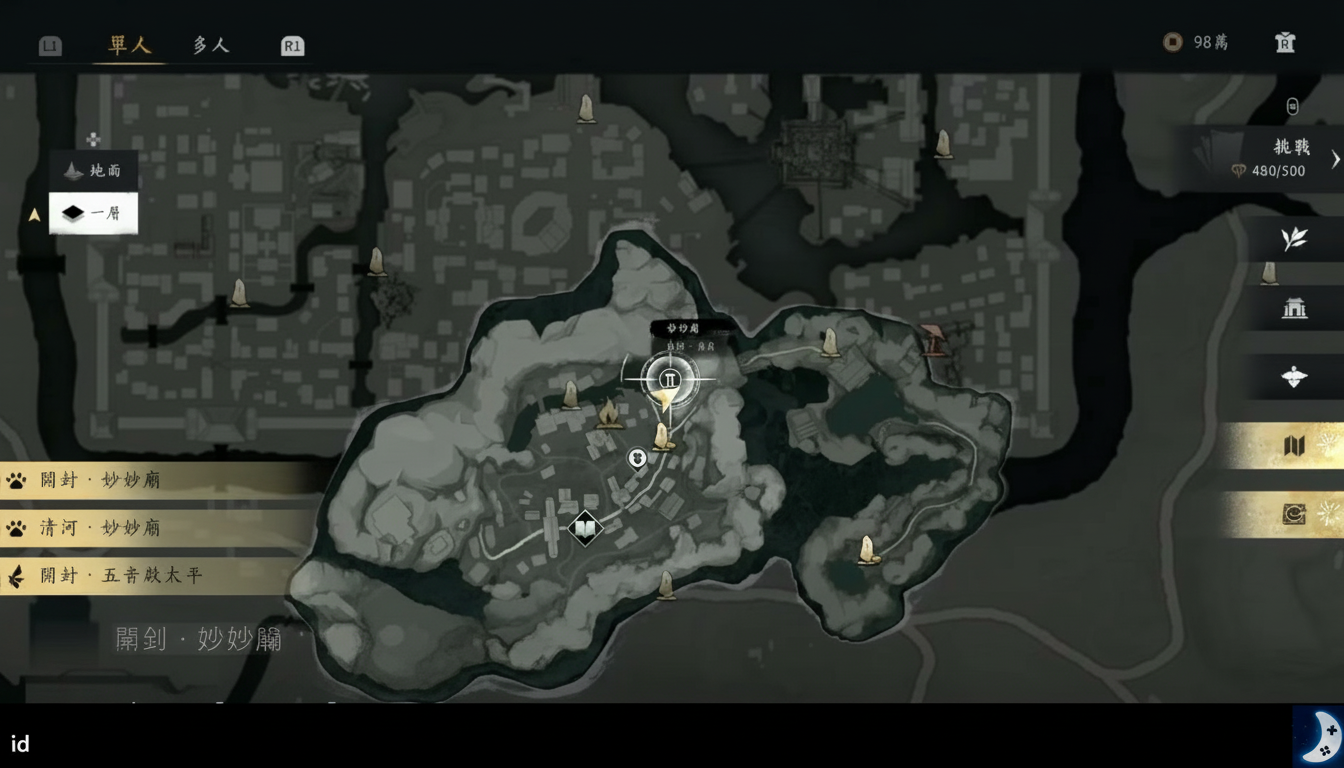
Task: Select the stone monument sidebar icon
Action: click(x=1270, y=273)
